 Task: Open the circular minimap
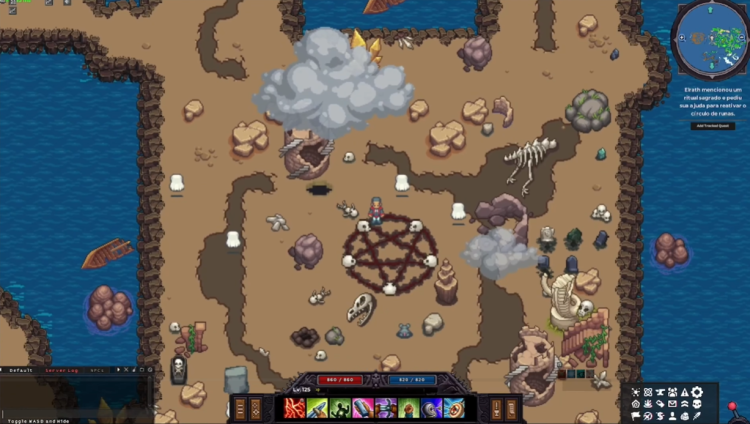(709, 39)
